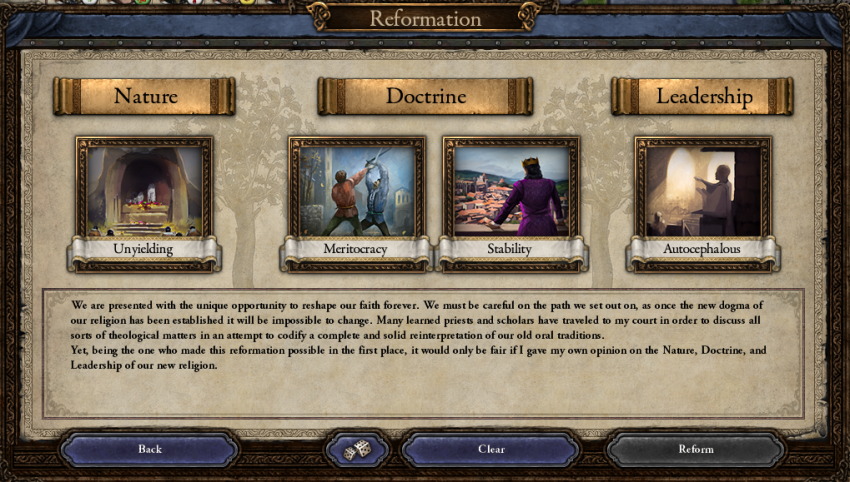Go back with the Back button

click(x=150, y=449)
